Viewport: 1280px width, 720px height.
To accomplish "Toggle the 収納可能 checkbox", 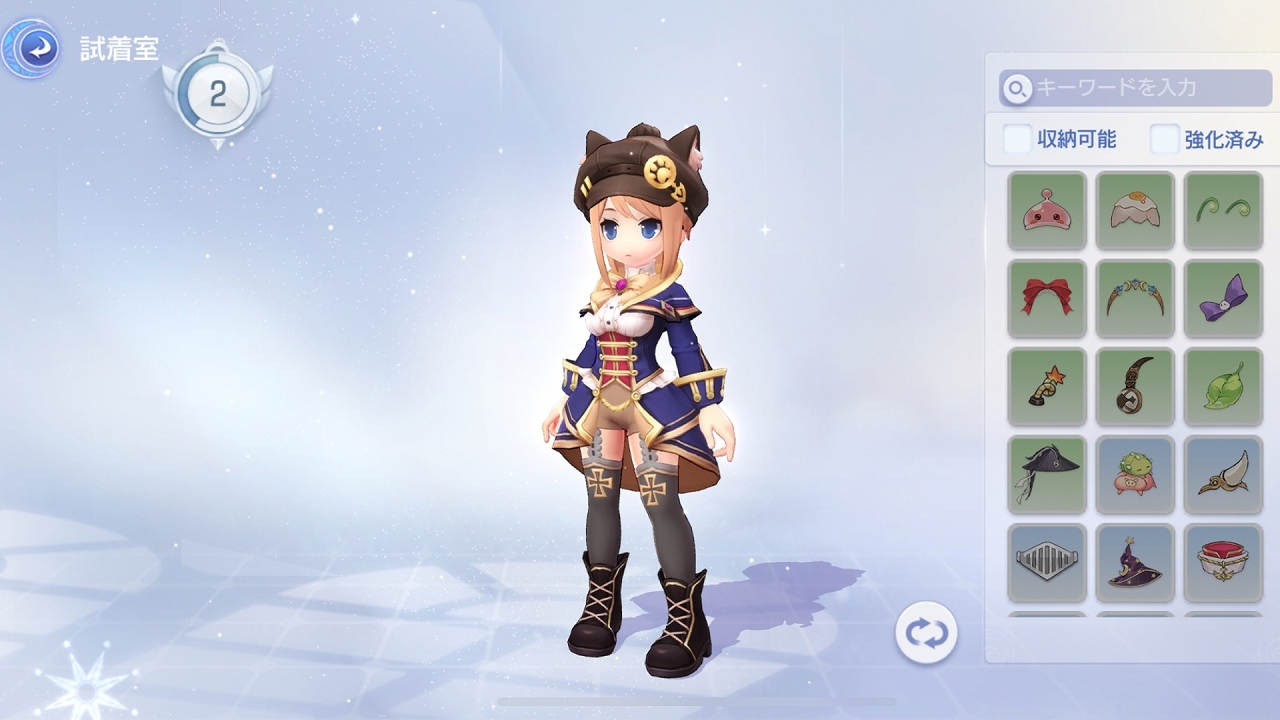I will click(1018, 139).
